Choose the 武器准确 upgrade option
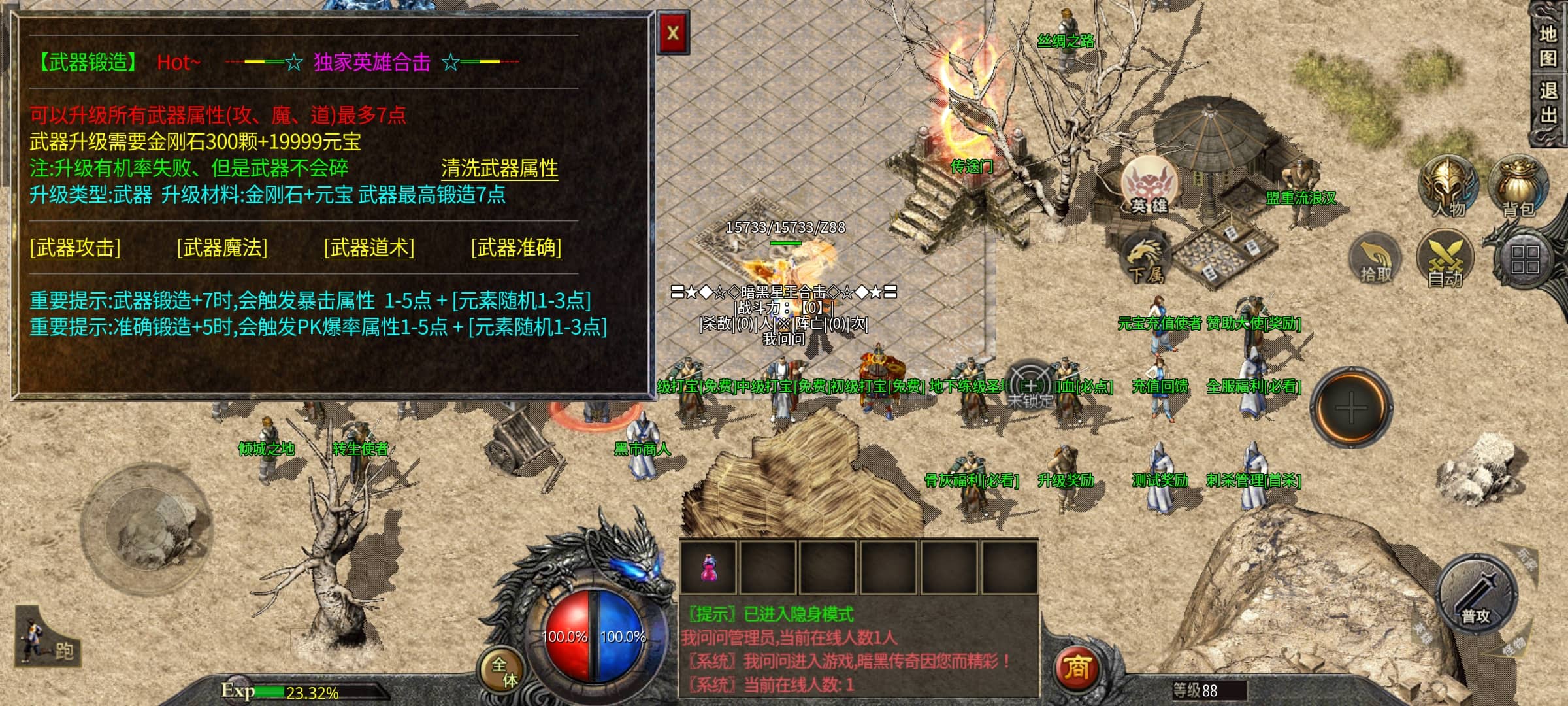This screenshot has height=706, width=1568. pos(516,248)
